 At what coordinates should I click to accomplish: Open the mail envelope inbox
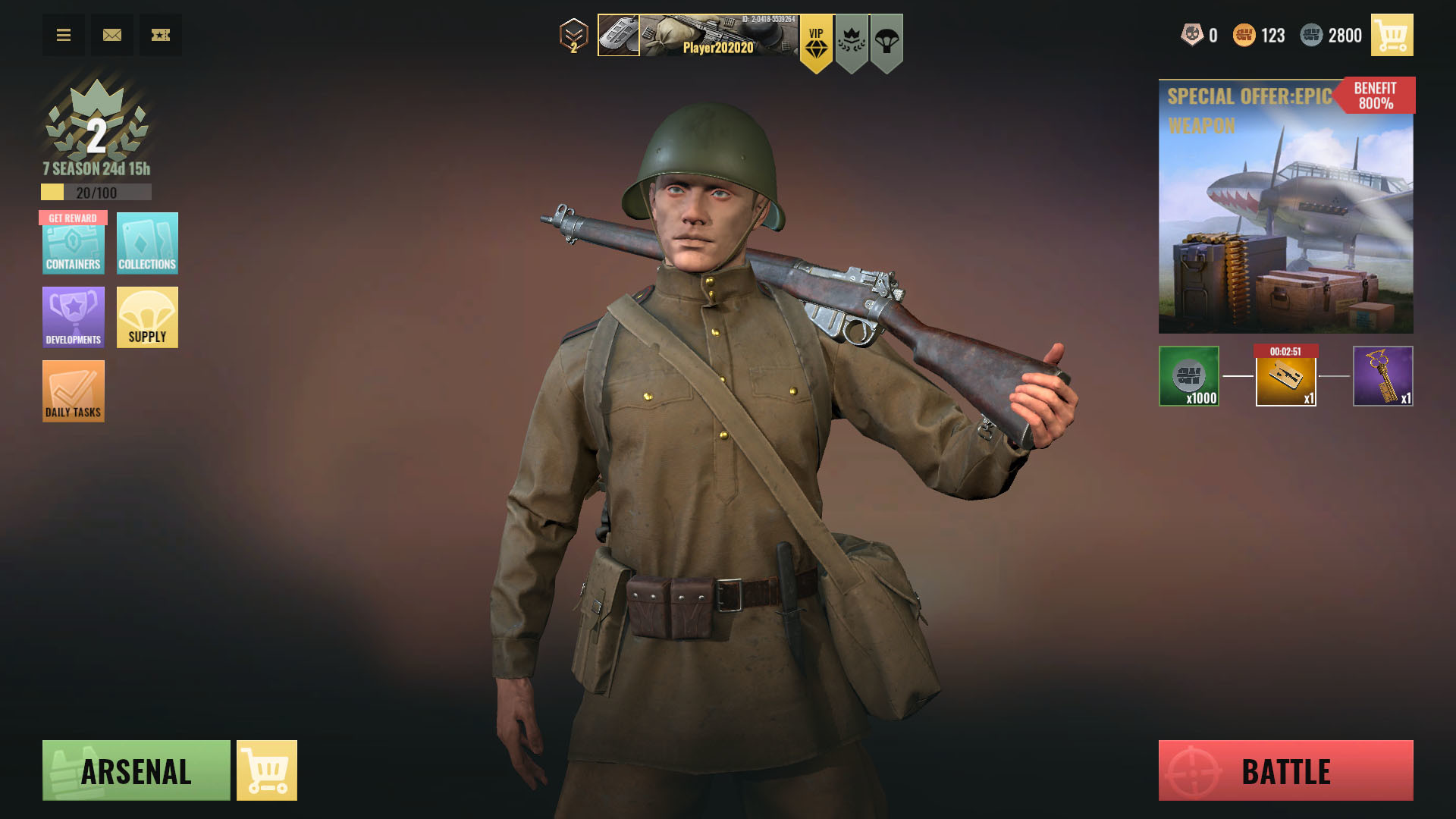[112, 35]
